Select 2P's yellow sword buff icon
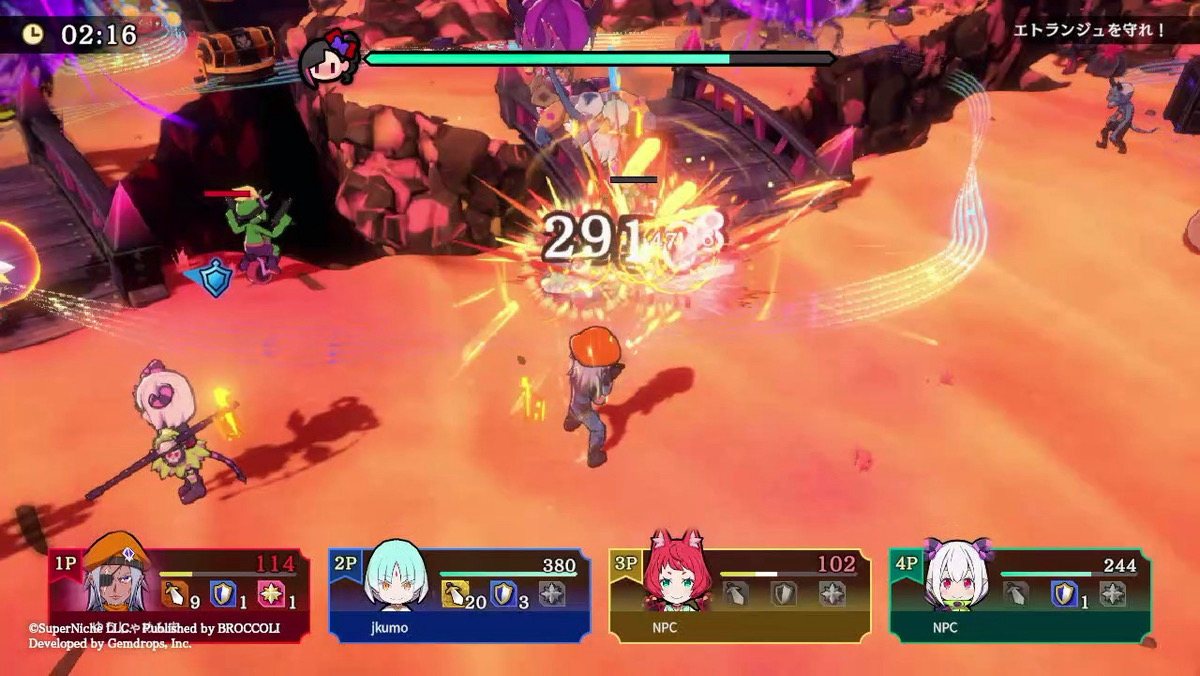Image resolution: width=1200 pixels, height=676 pixels. 455,594
